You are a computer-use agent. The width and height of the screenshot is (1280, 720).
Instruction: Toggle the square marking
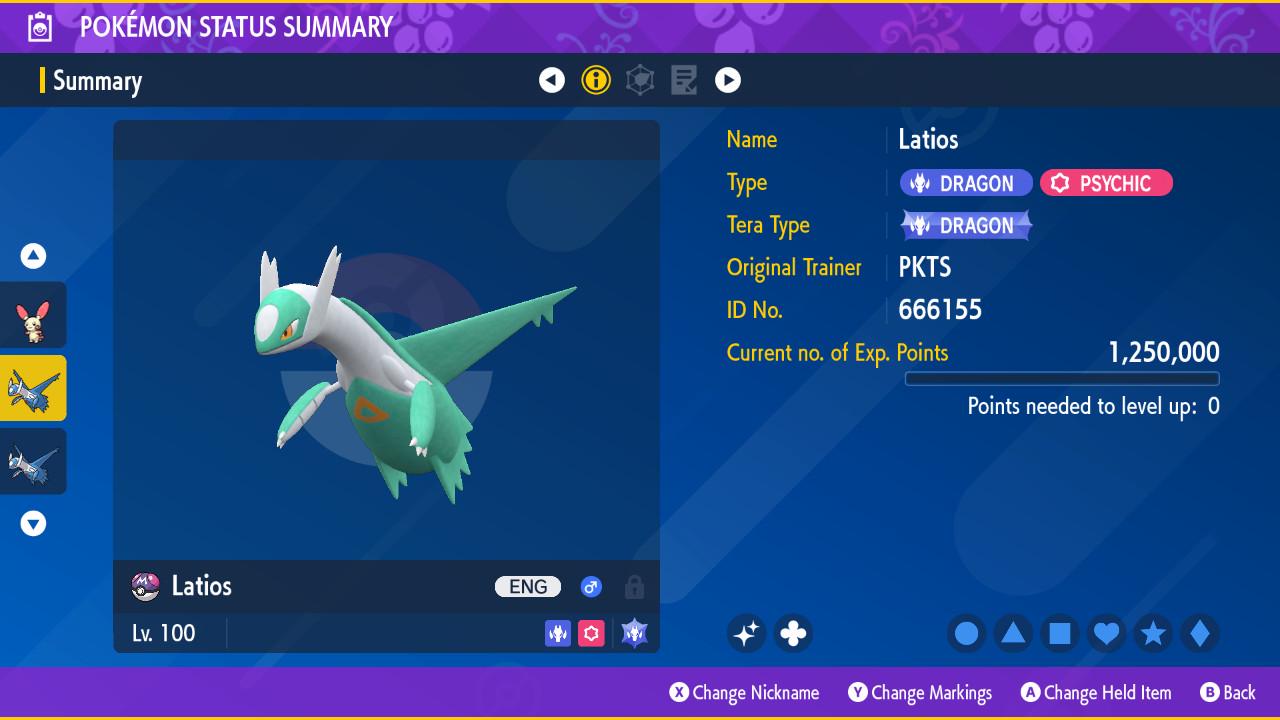1060,633
